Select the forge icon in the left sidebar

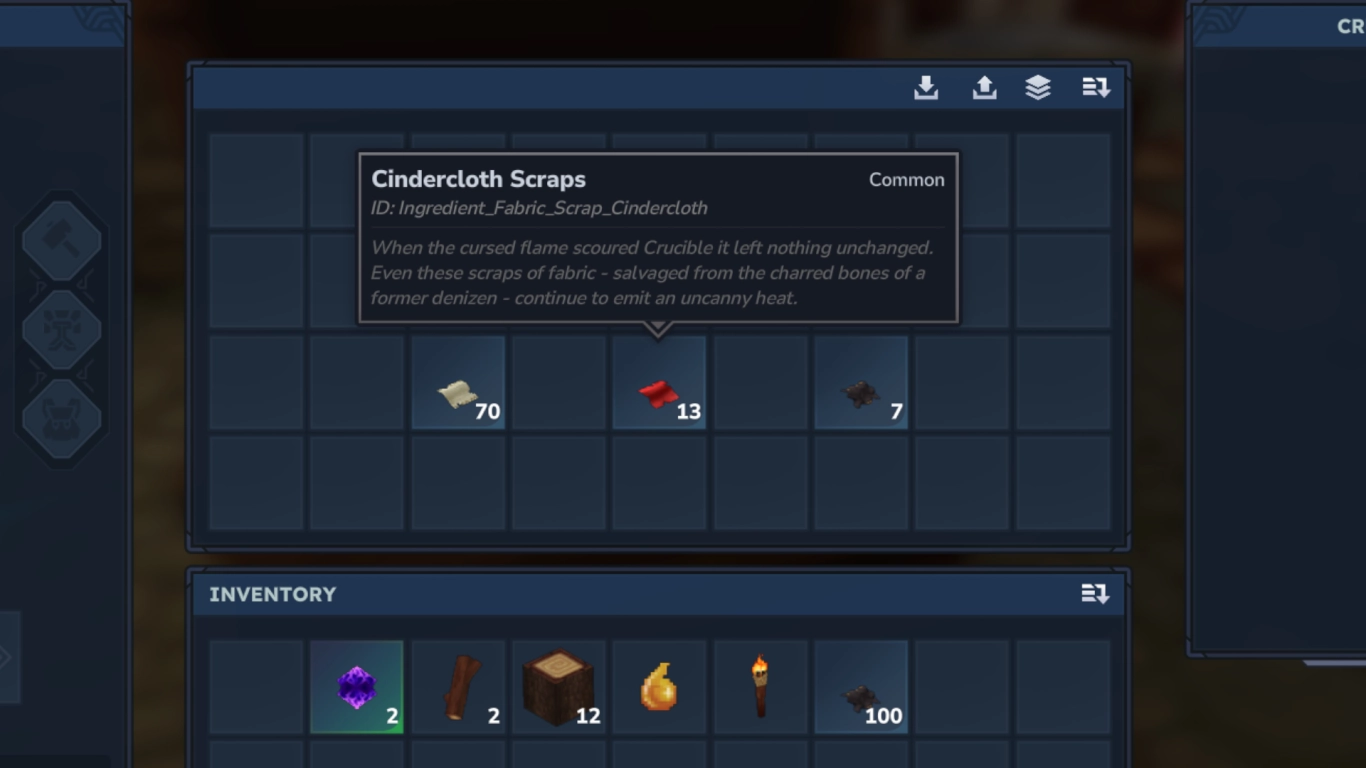(x=60, y=328)
